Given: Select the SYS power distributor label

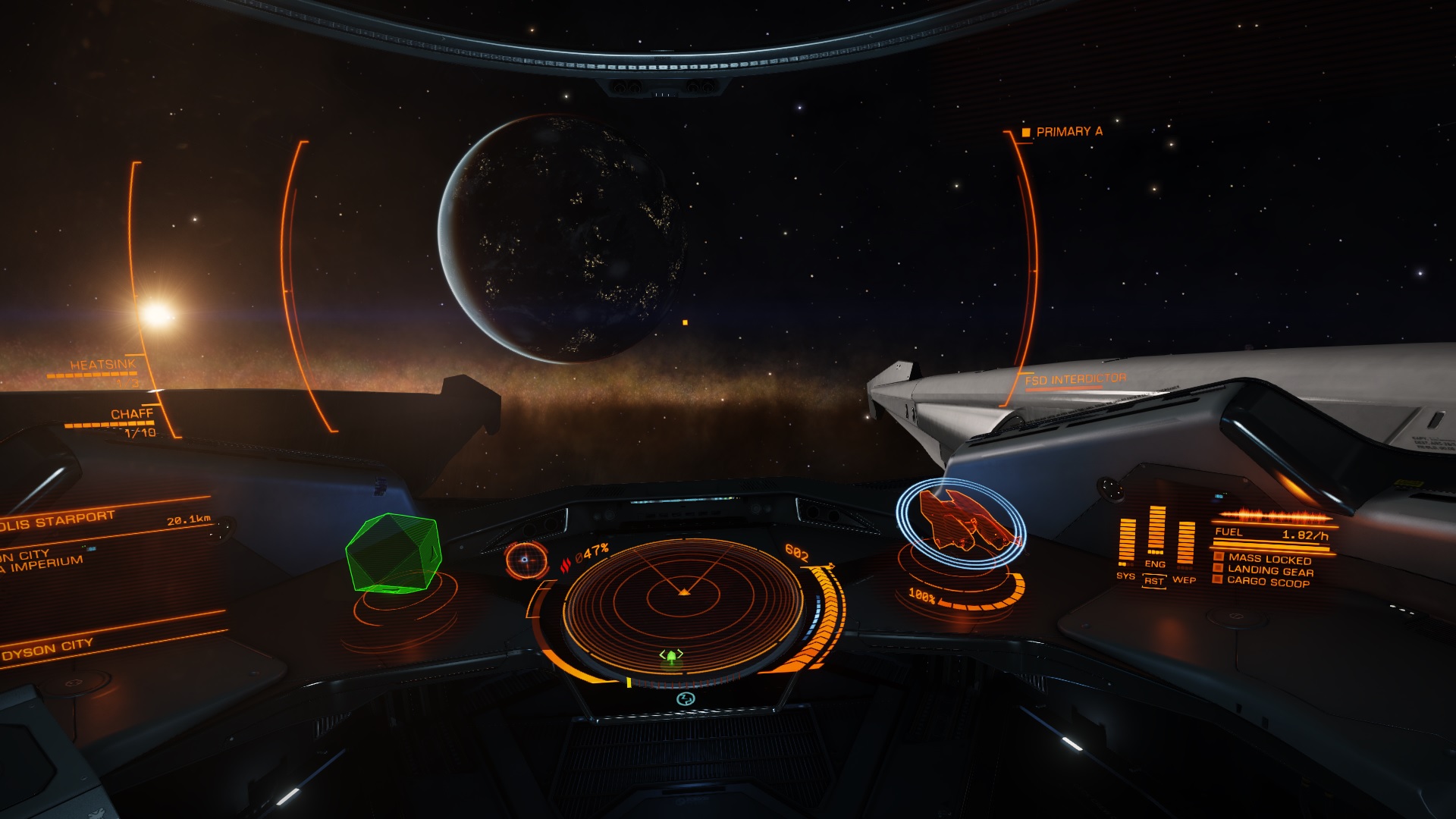Looking at the screenshot, I should coord(1125,576).
